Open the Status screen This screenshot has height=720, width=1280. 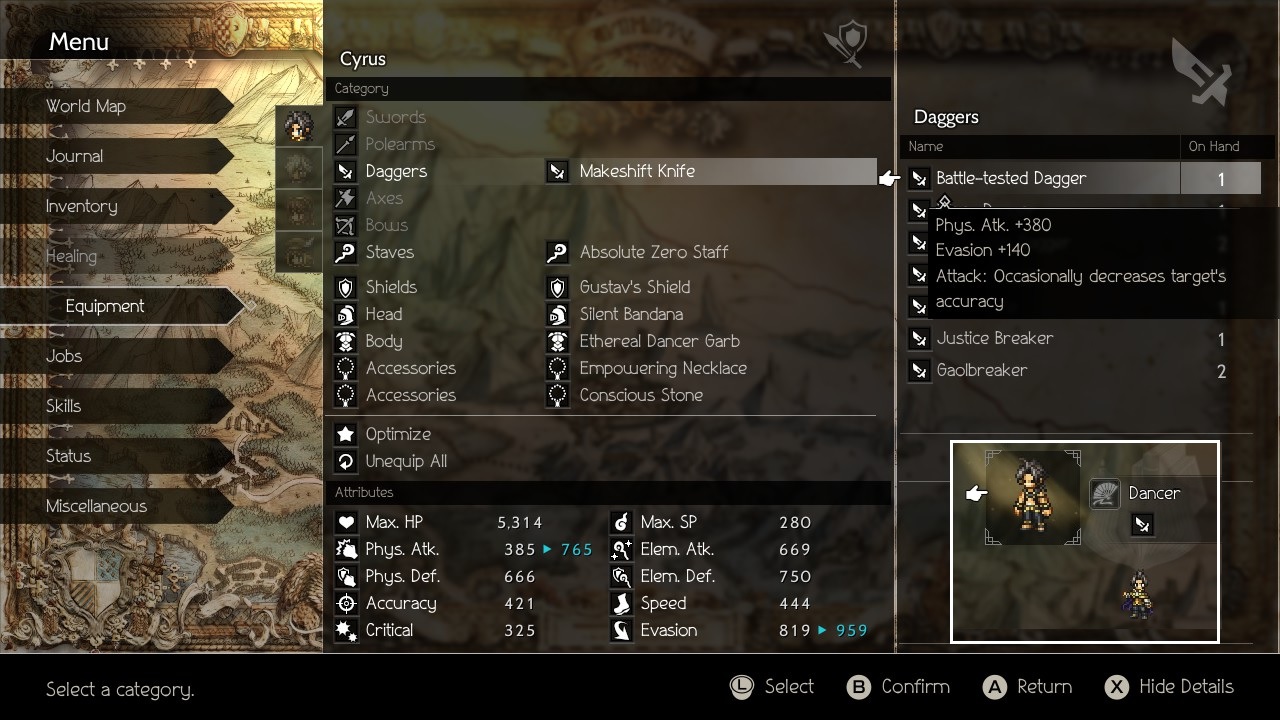[x=68, y=456]
